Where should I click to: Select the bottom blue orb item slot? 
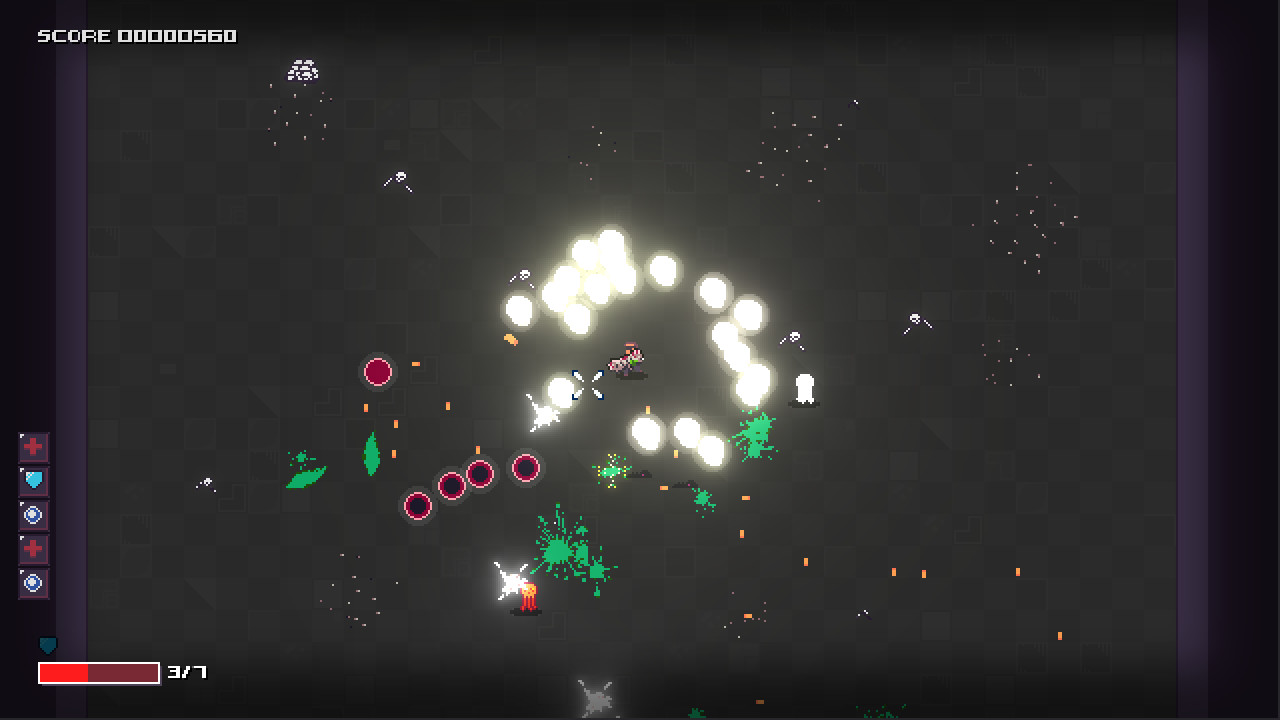pyautogui.click(x=33, y=583)
